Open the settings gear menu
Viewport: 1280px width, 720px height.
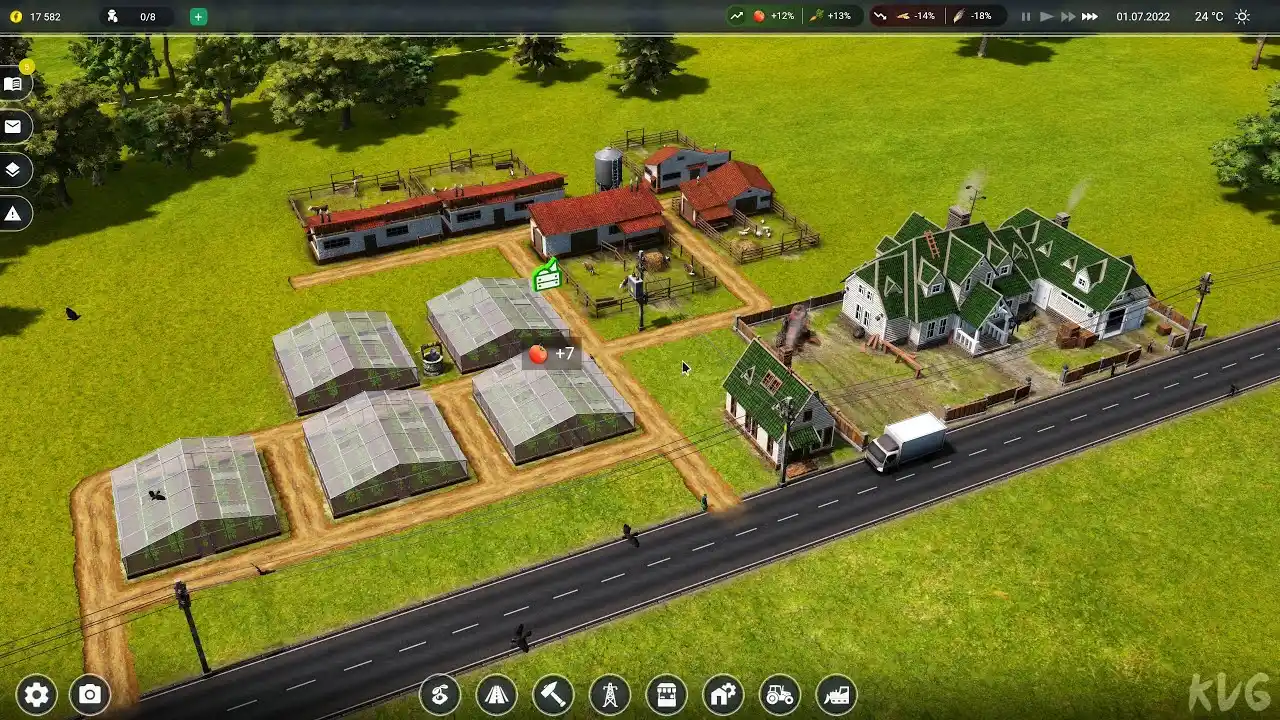pos(36,695)
